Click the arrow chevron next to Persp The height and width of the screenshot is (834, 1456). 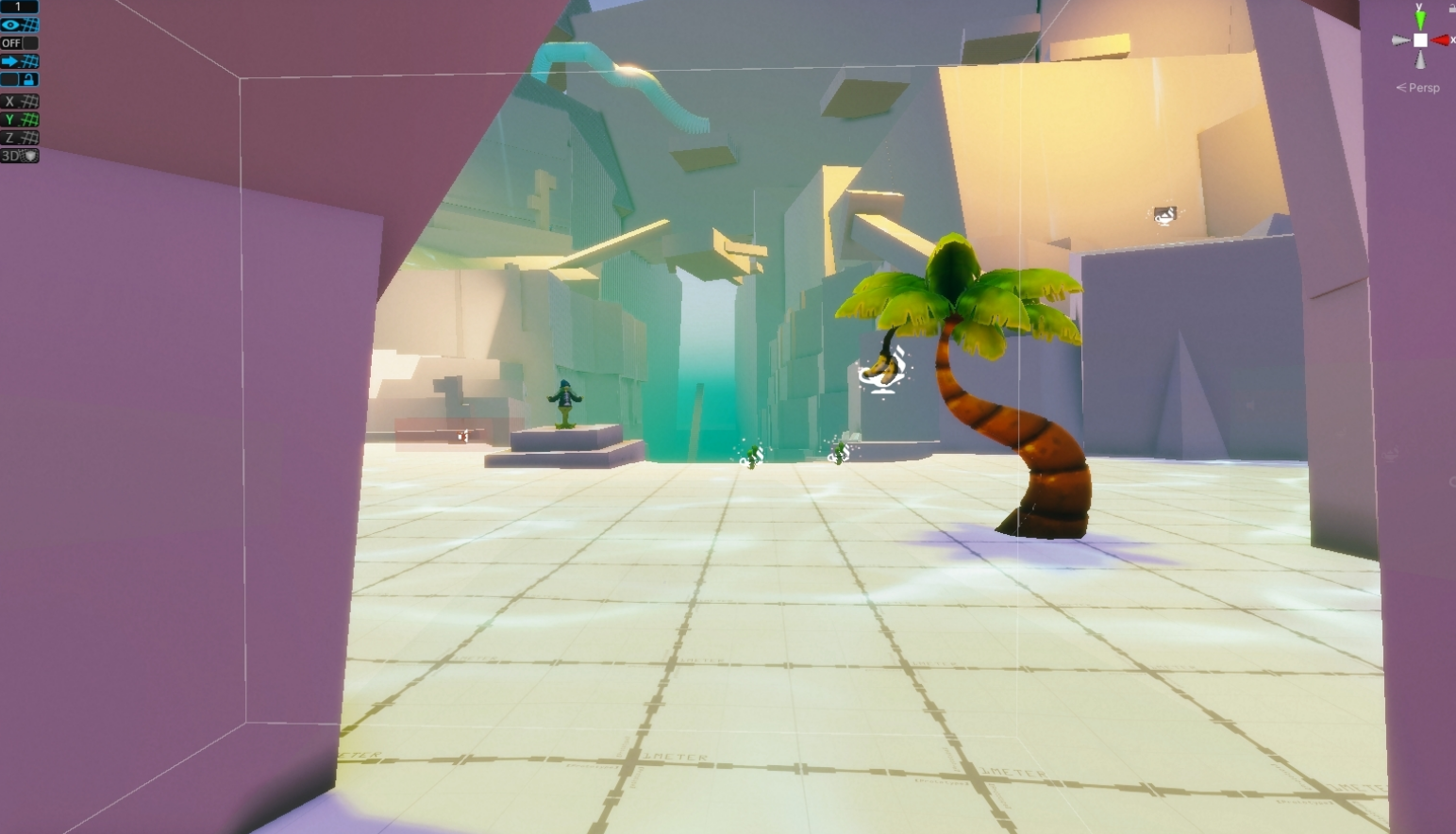click(x=1401, y=87)
